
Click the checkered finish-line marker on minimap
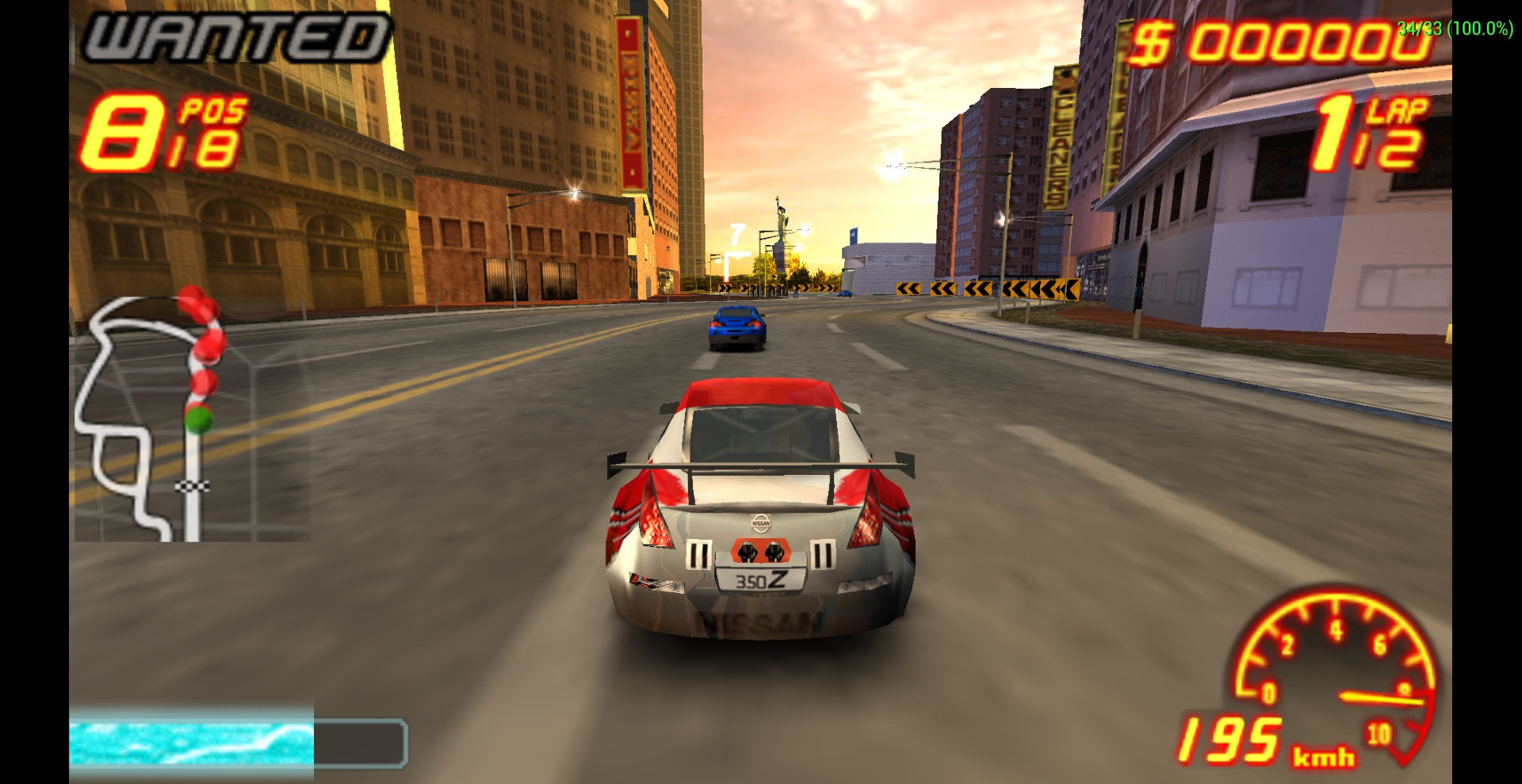pos(192,485)
